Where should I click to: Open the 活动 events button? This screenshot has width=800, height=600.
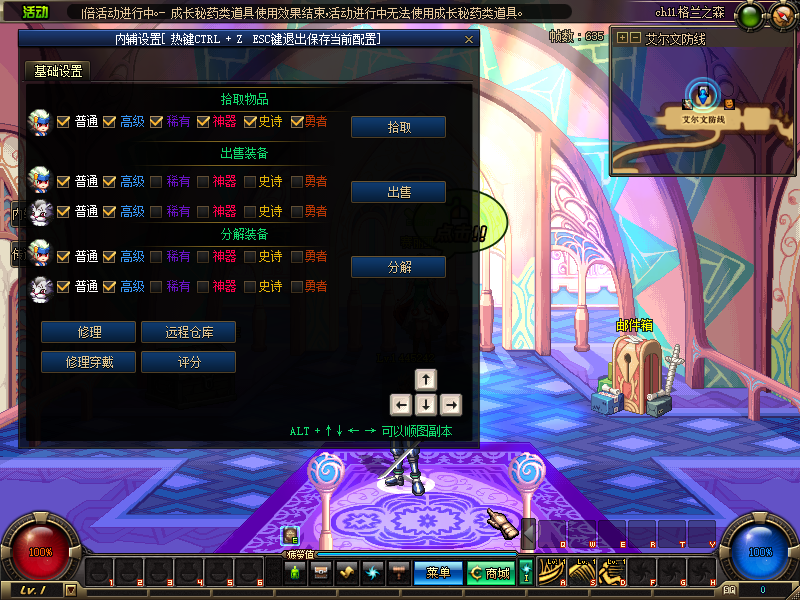point(35,12)
